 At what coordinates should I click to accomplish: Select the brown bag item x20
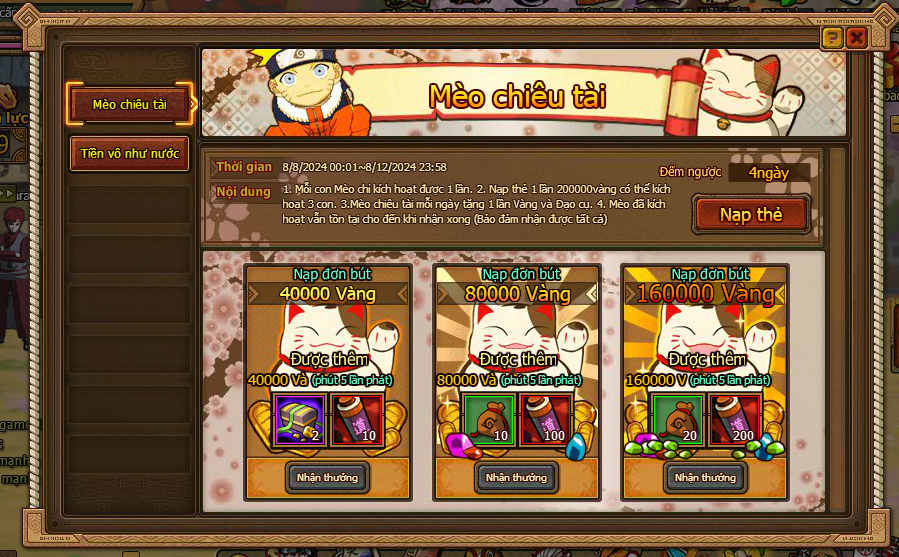676,419
